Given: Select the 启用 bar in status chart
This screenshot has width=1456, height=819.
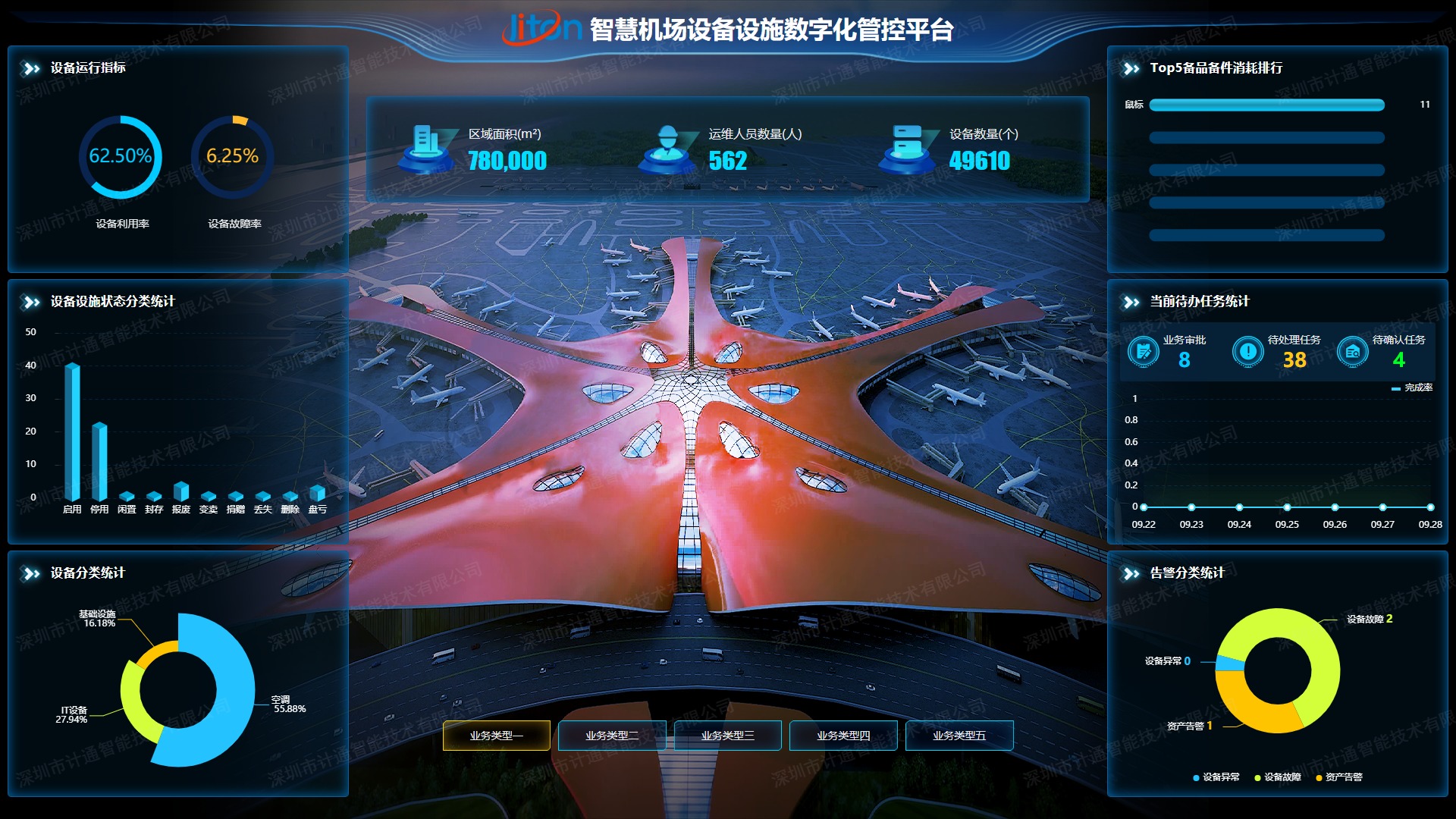Looking at the screenshot, I should (x=72, y=431).
